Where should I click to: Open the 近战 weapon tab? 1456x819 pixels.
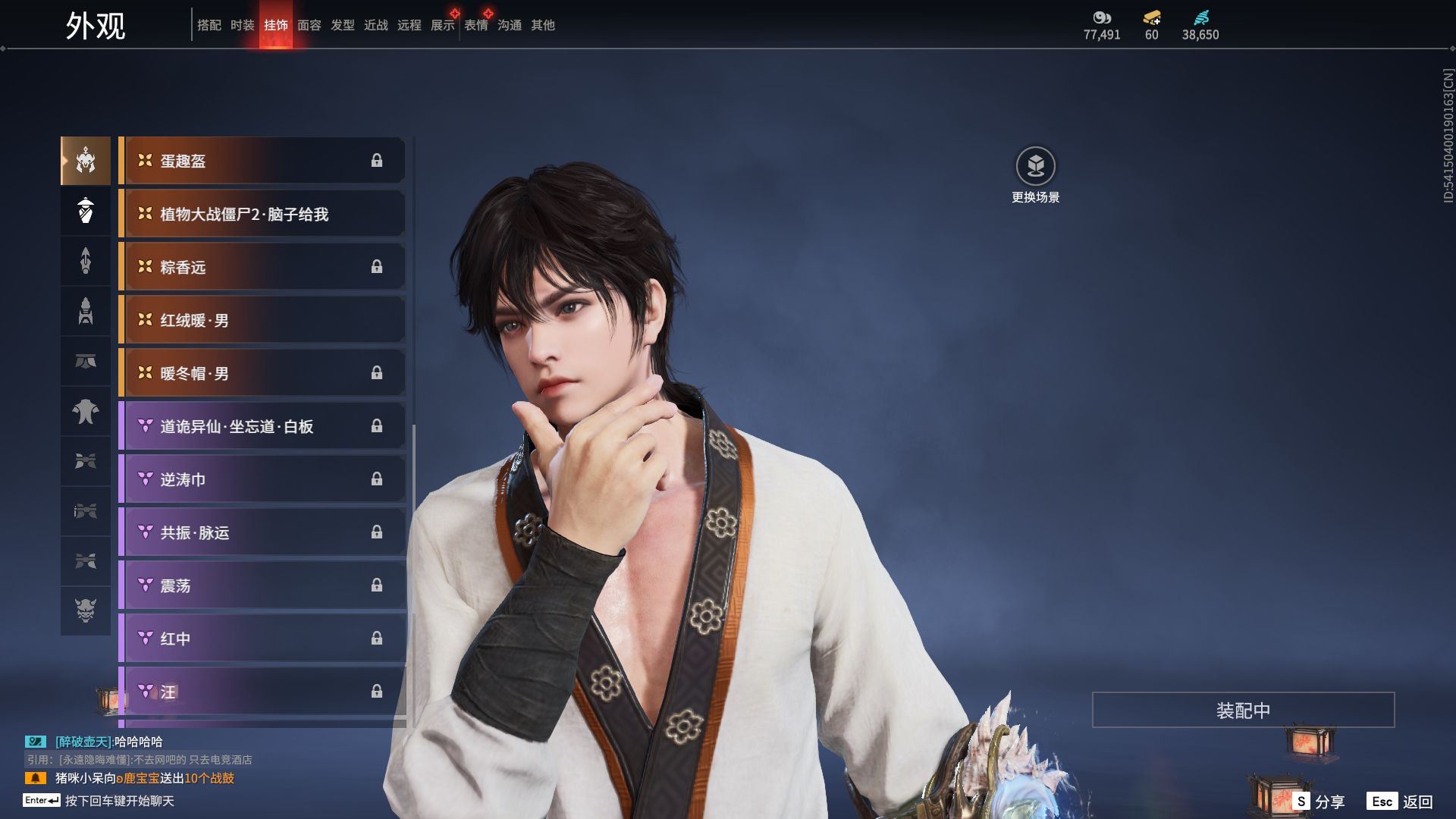[375, 25]
